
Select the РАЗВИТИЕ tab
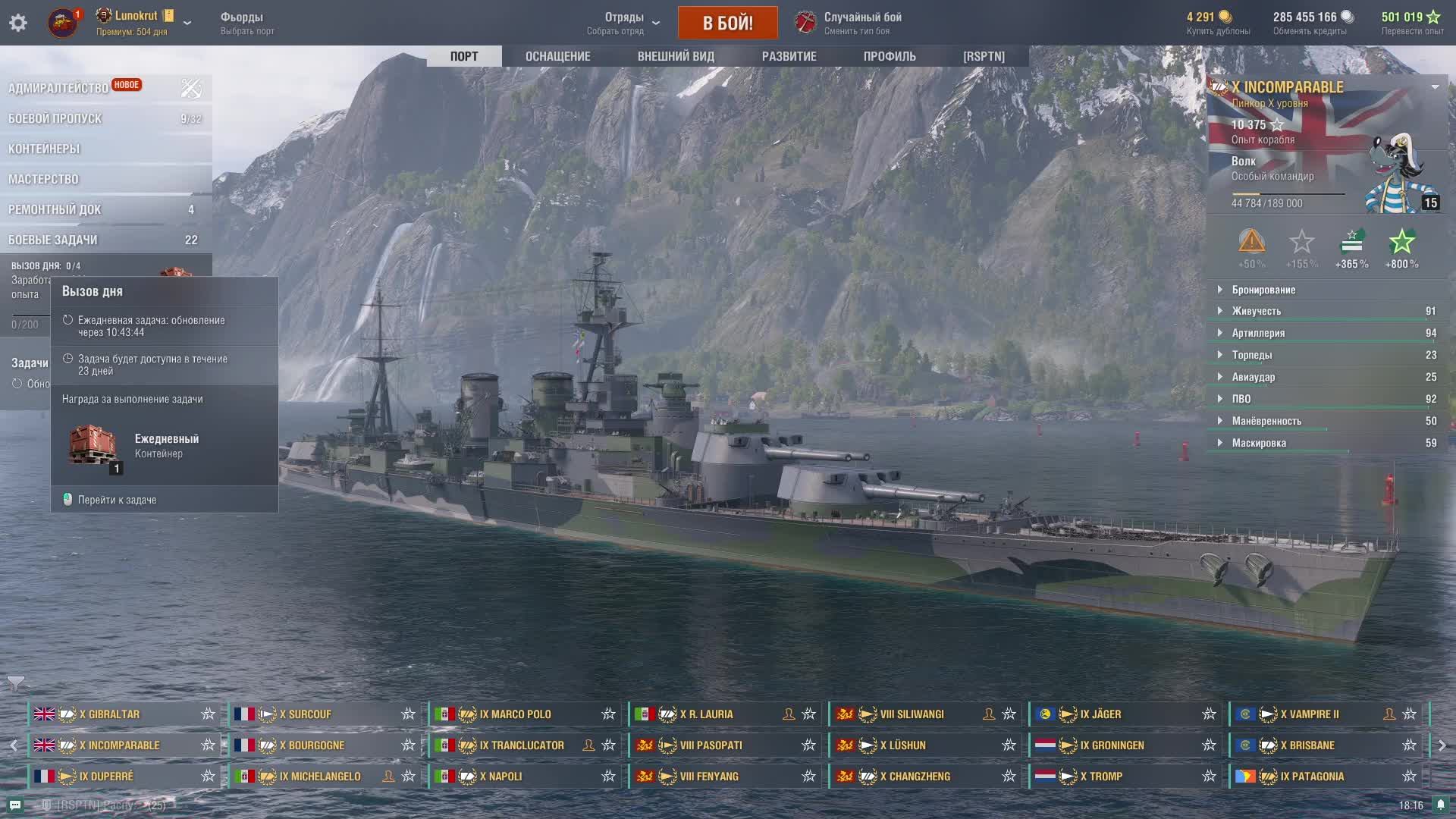pos(789,56)
